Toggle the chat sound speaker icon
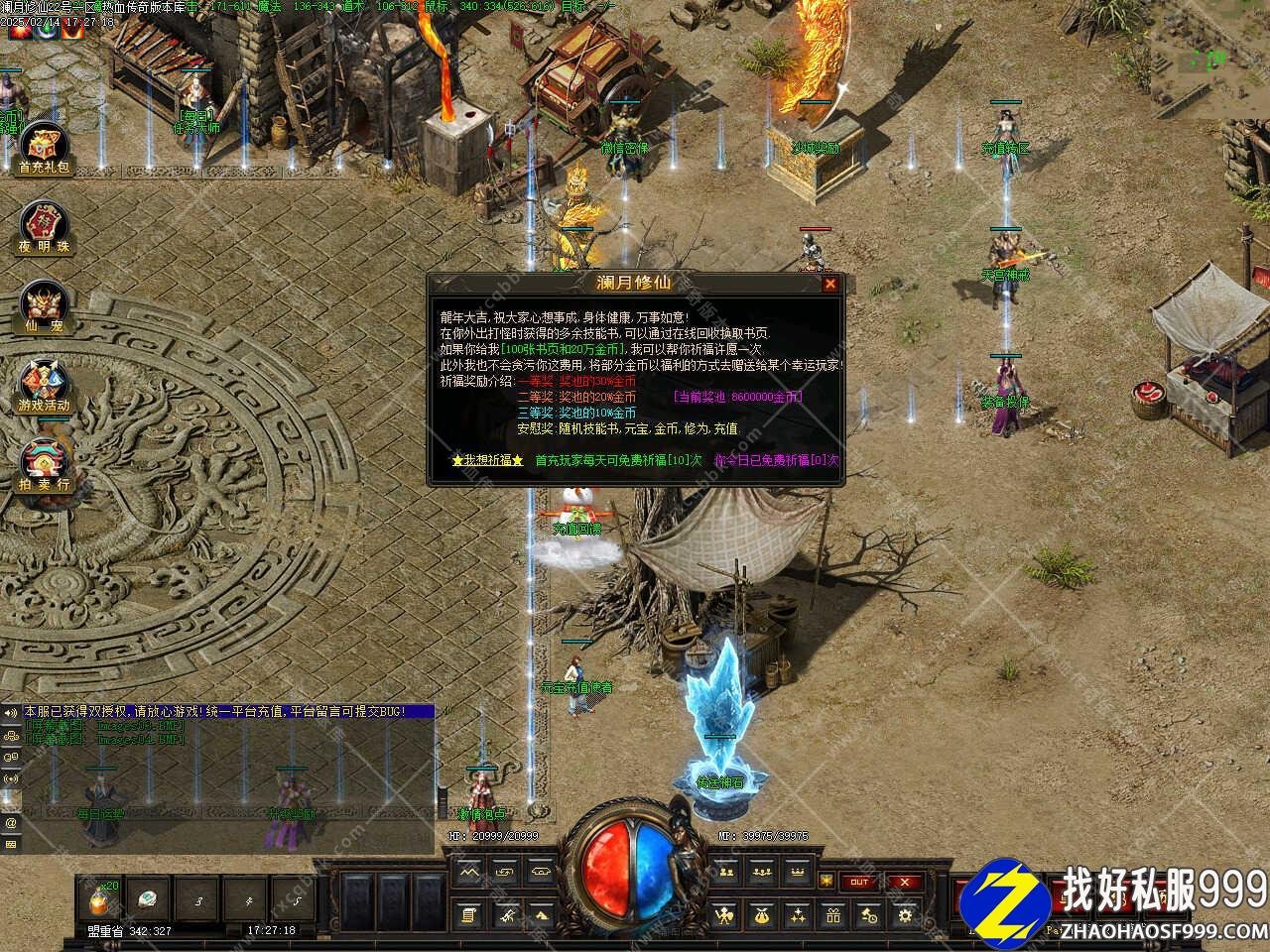The image size is (1270, 952). (11, 712)
